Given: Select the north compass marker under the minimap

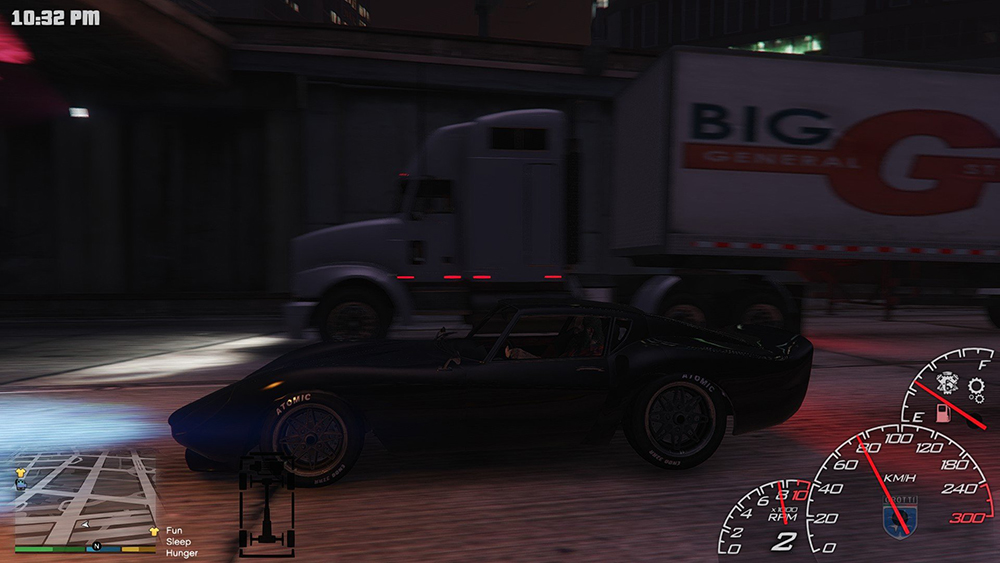Looking at the screenshot, I should click(95, 547).
